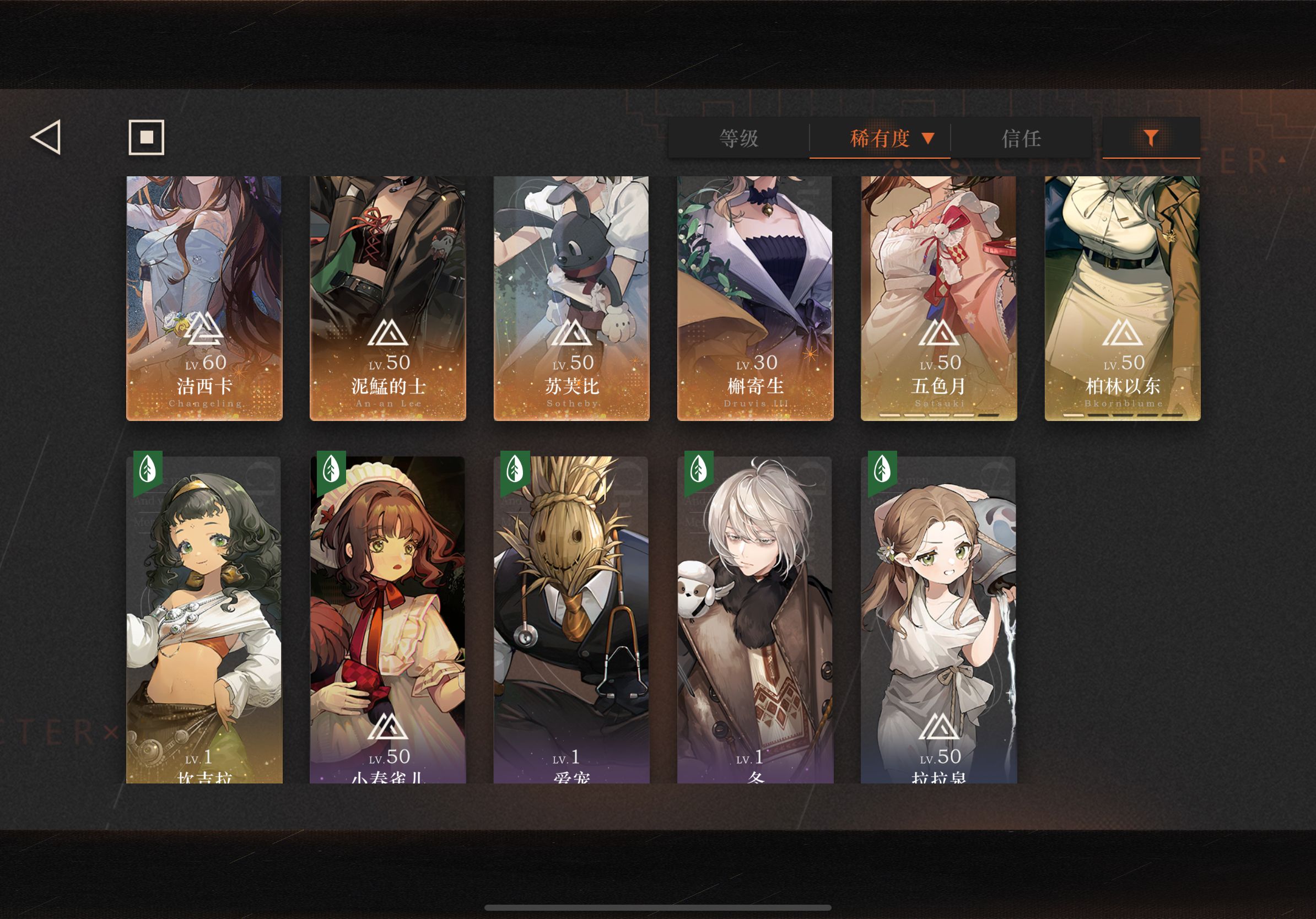Open the funnel filter options
The height and width of the screenshot is (919, 1316).
pos(1151,138)
